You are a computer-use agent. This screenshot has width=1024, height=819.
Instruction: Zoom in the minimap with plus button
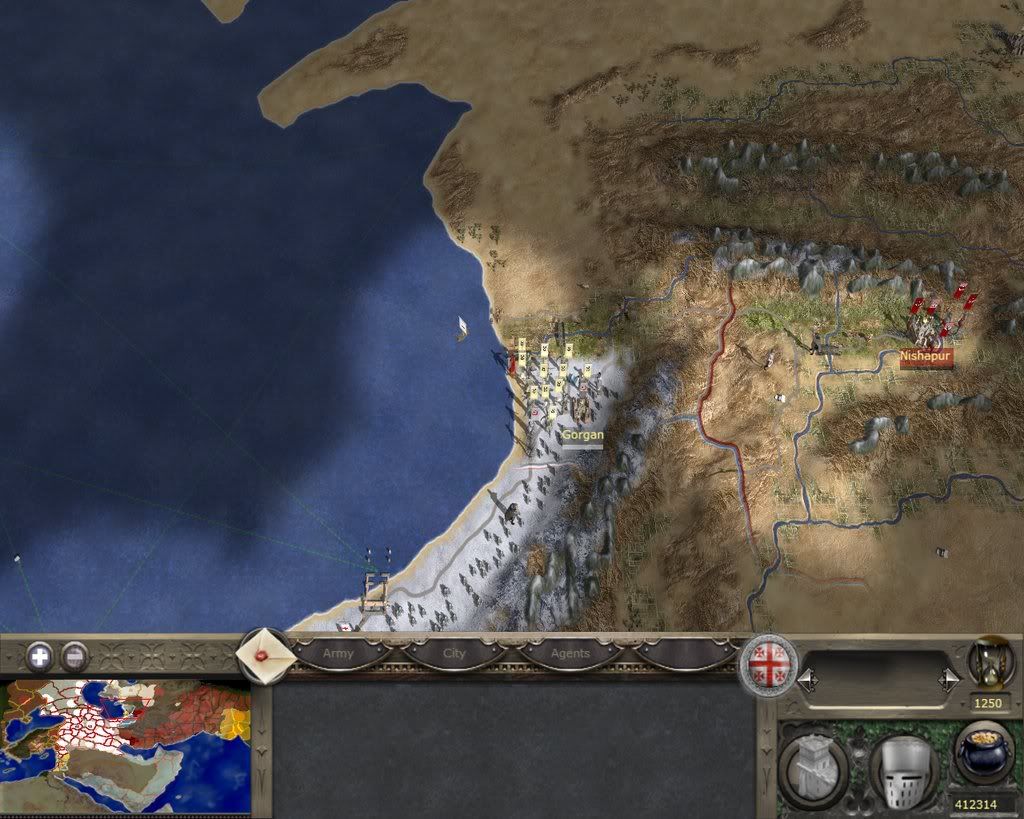[40, 657]
